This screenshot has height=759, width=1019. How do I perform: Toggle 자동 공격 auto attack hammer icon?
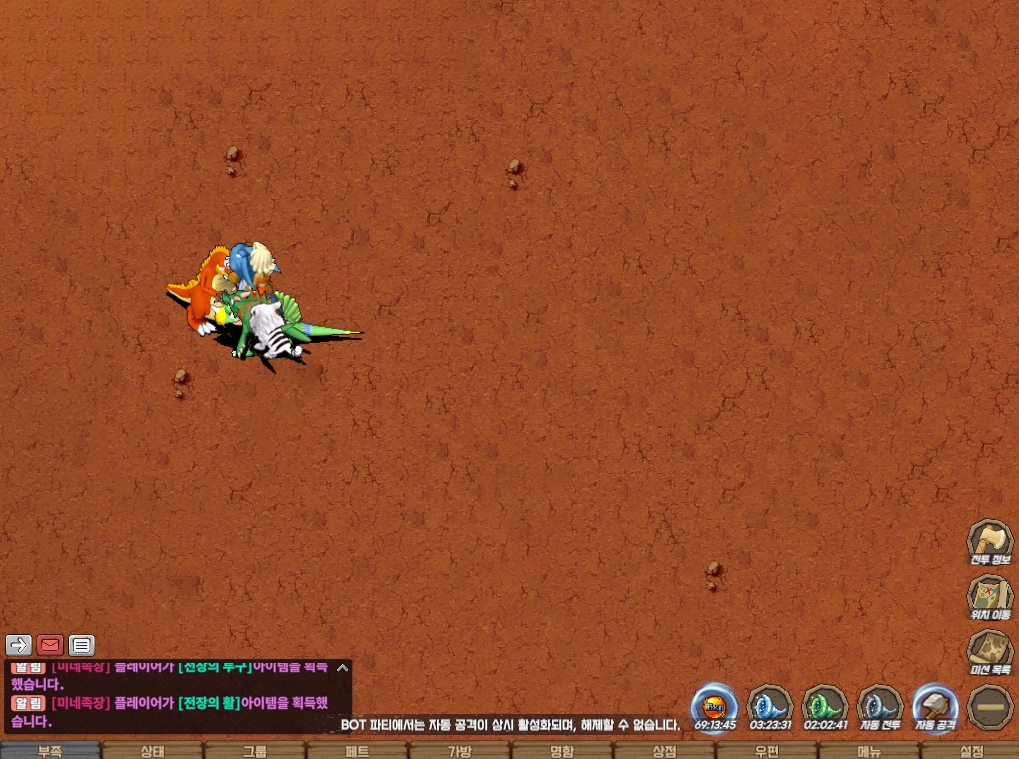[935, 706]
